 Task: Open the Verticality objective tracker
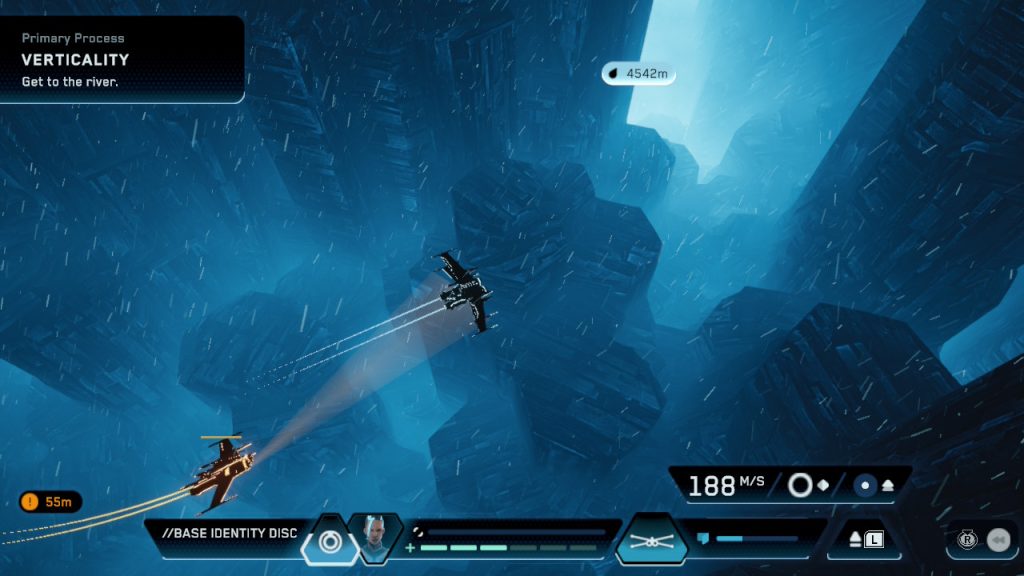120,59
